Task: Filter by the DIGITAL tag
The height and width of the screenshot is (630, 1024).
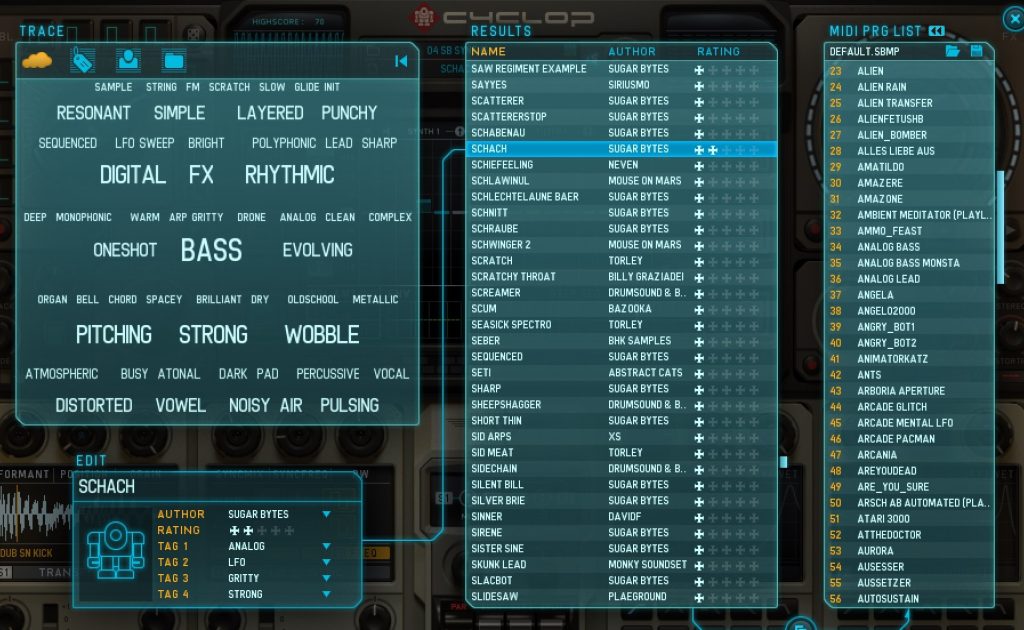Action: tap(132, 175)
